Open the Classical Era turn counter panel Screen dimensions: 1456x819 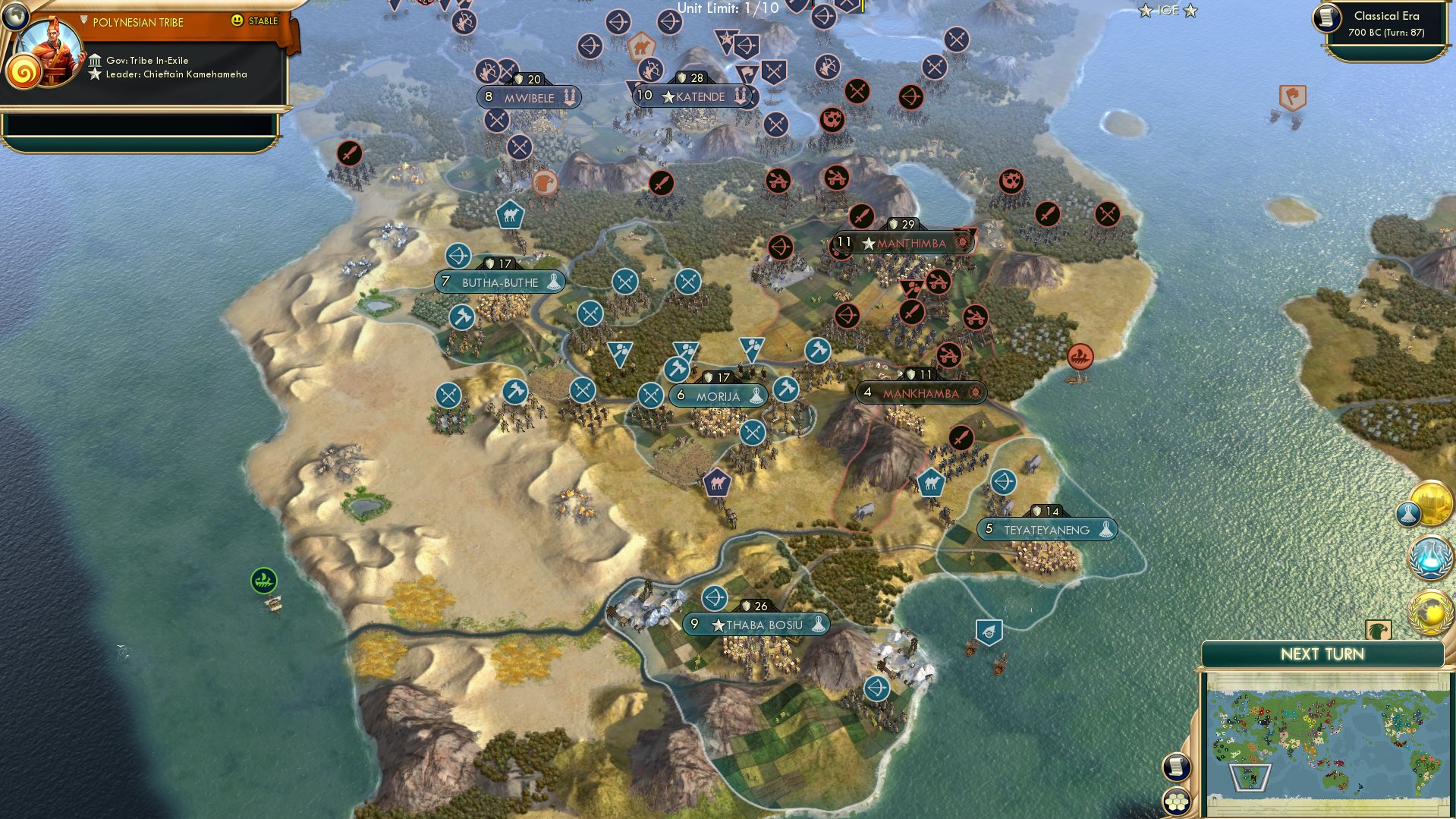pos(1390,23)
